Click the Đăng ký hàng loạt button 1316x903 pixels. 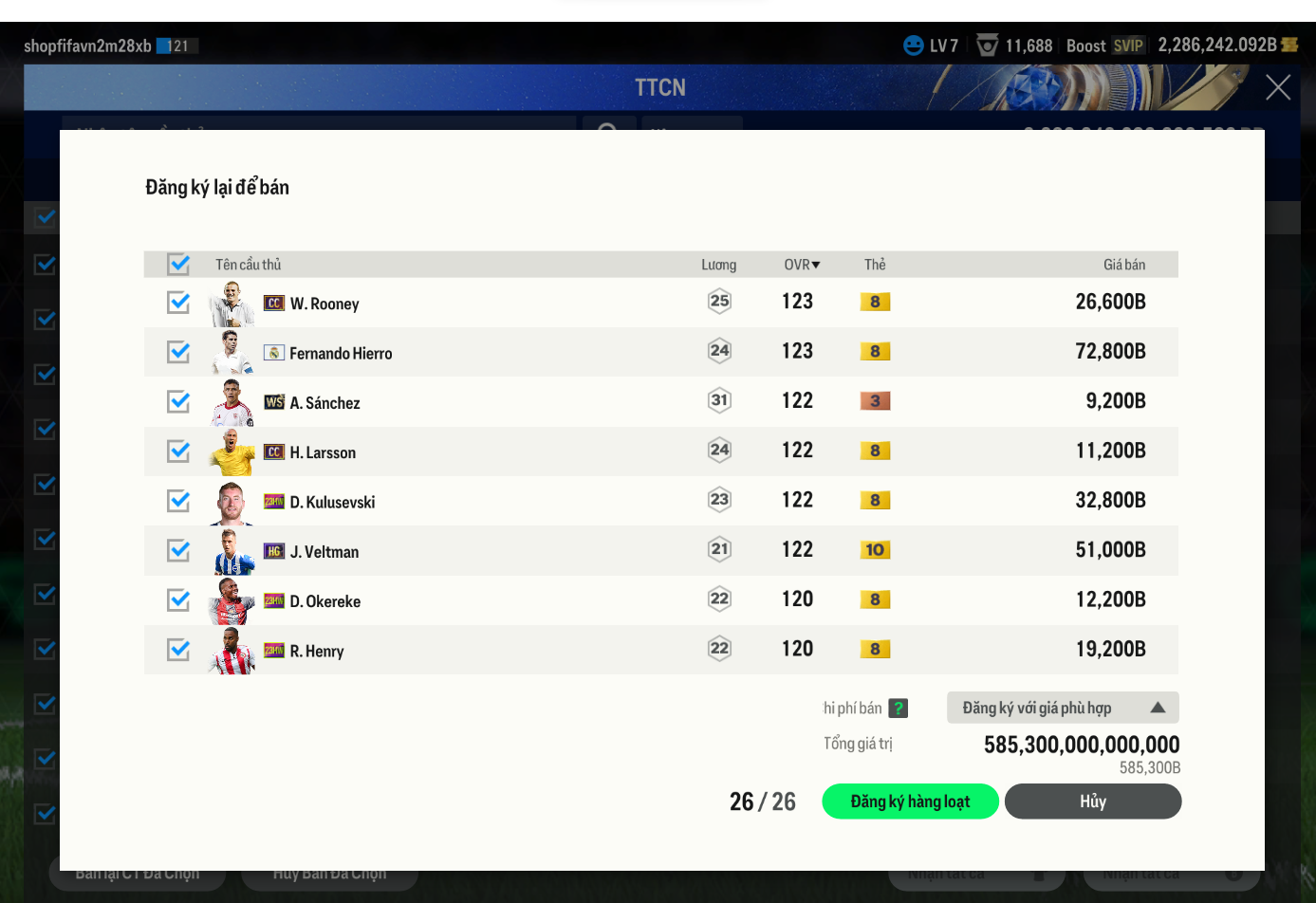click(x=910, y=802)
